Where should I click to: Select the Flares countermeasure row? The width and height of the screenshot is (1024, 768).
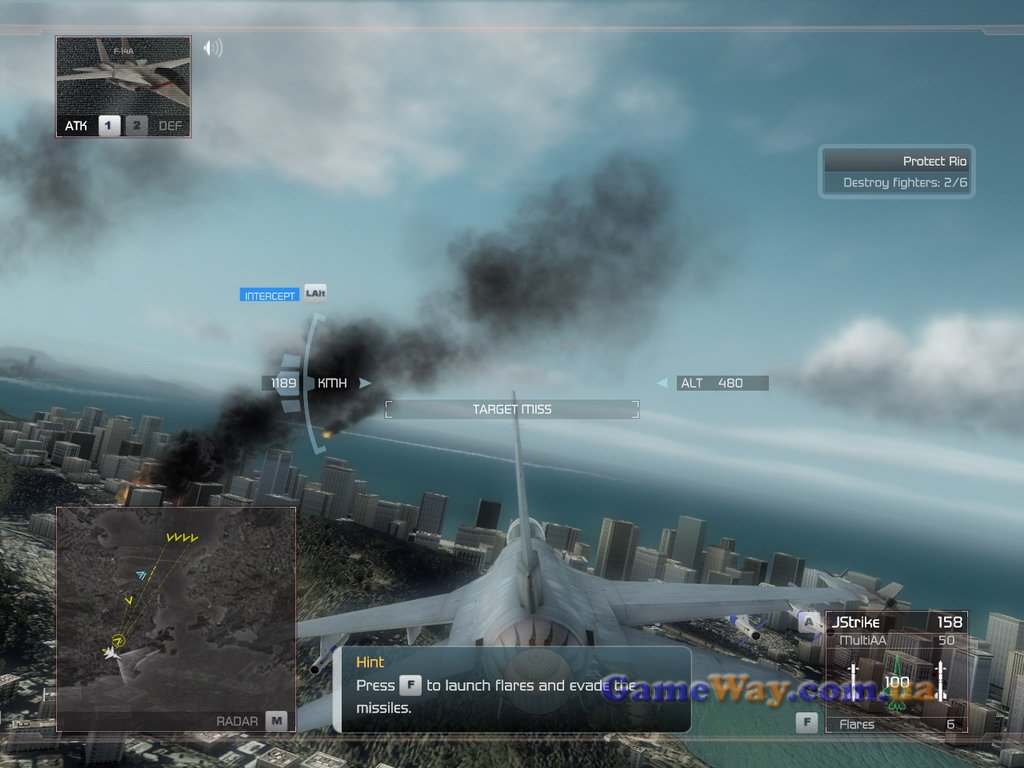pos(894,724)
